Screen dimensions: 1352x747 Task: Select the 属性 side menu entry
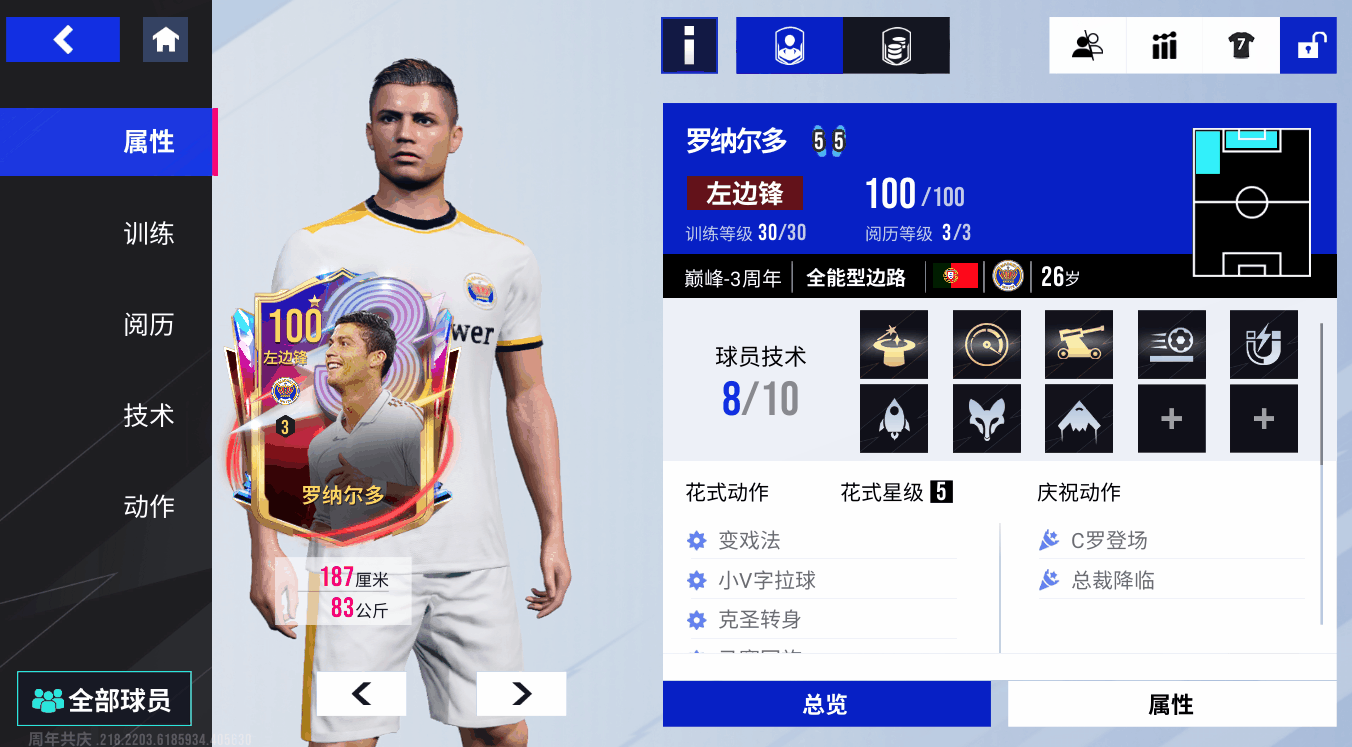pos(149,142)
